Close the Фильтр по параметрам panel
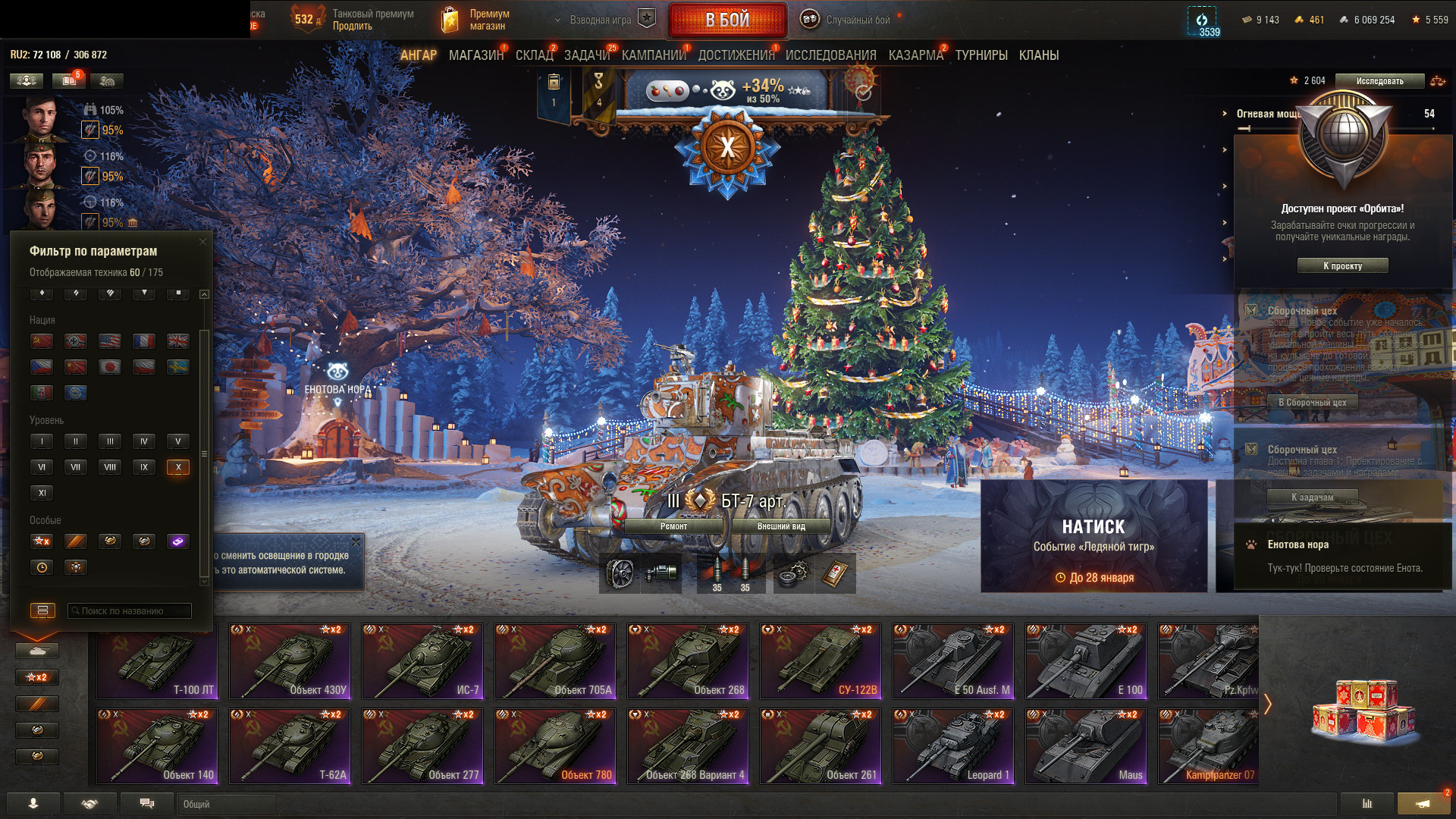Screen dimensions: 1456x819 point(202,242)
